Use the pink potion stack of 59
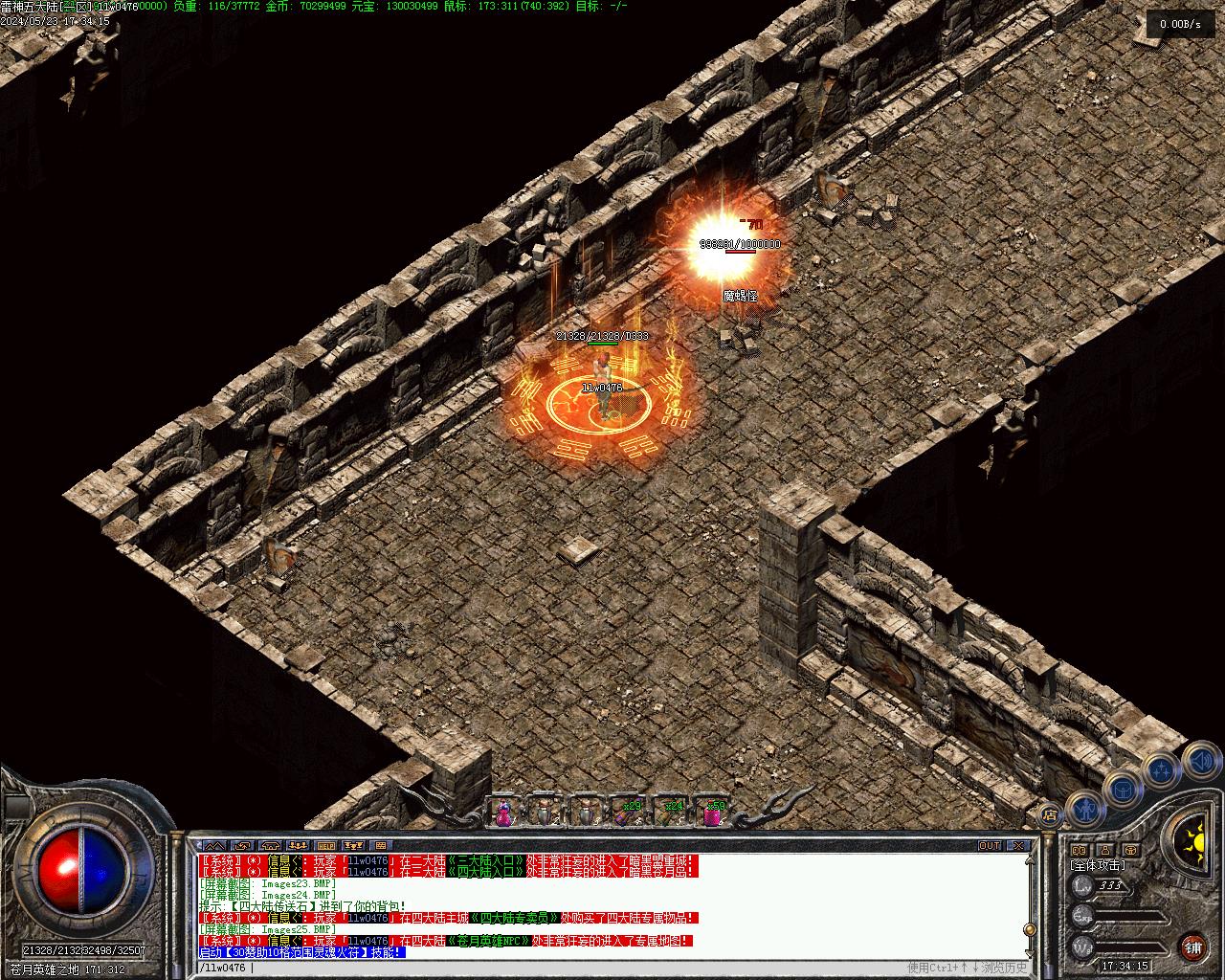Screen dimensions: 1225x980 click(x=714, y=812)
